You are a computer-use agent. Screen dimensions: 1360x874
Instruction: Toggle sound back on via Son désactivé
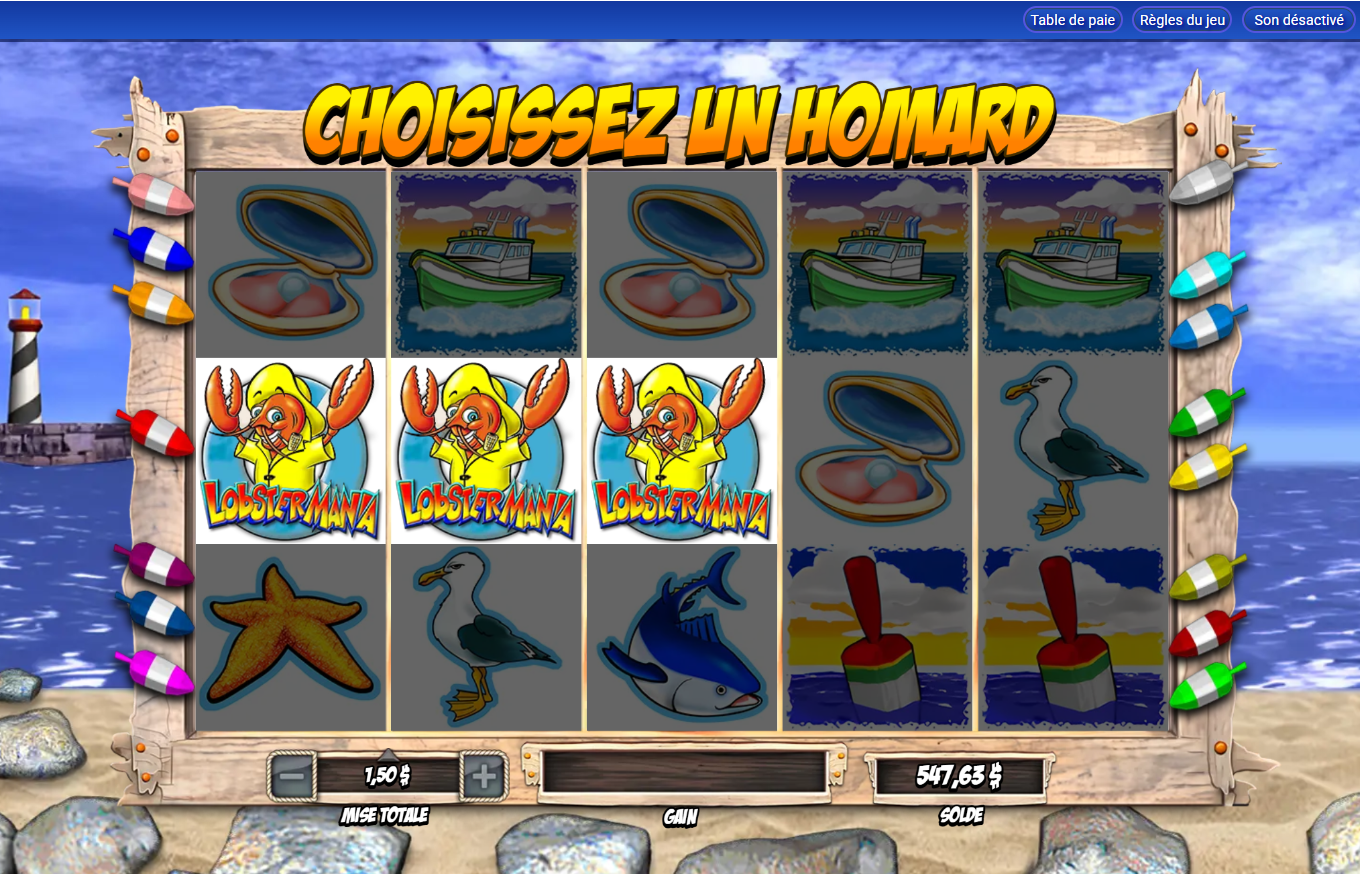coord(1297,18)
